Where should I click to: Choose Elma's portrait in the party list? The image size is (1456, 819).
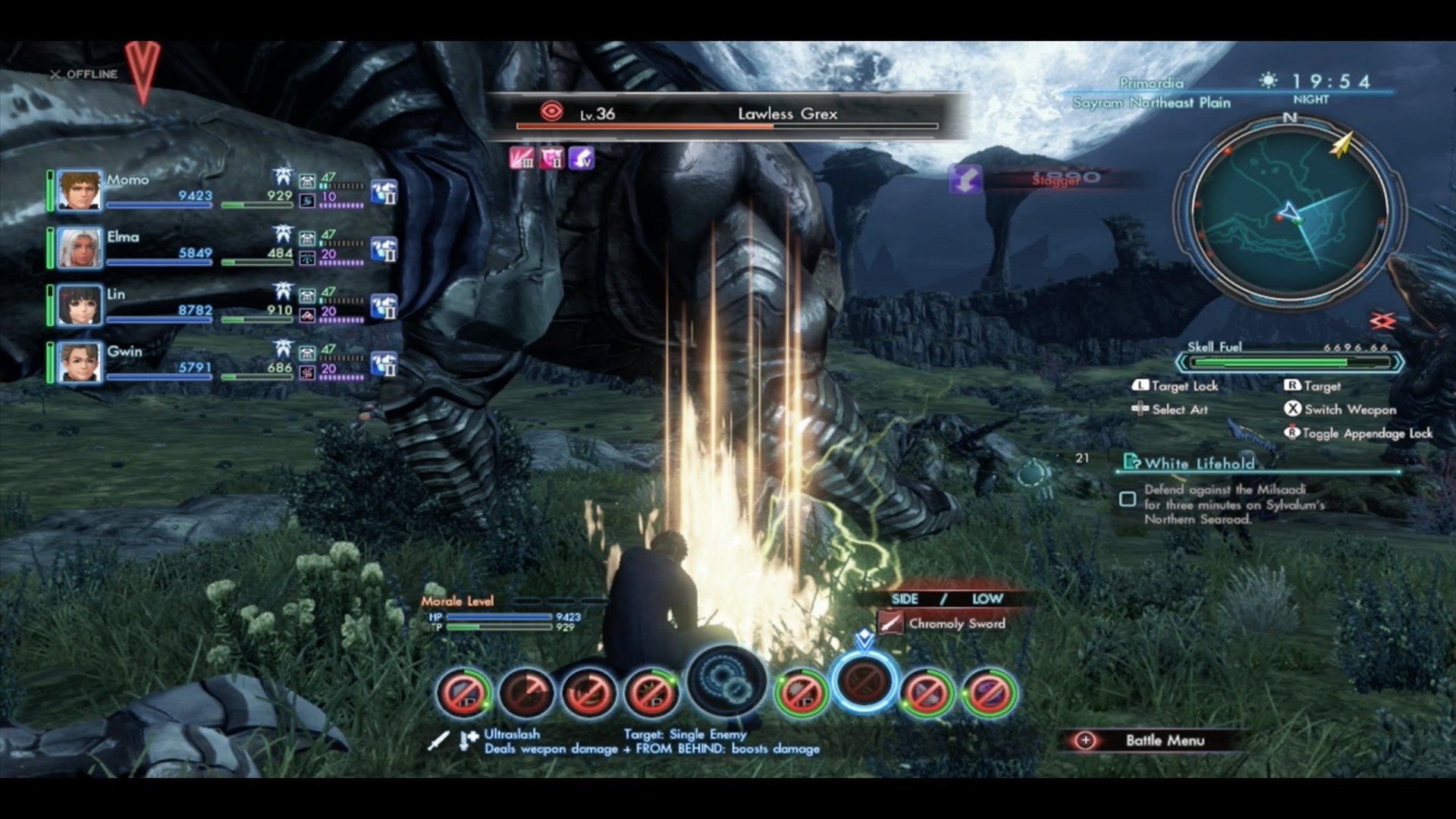pos(80,248)
